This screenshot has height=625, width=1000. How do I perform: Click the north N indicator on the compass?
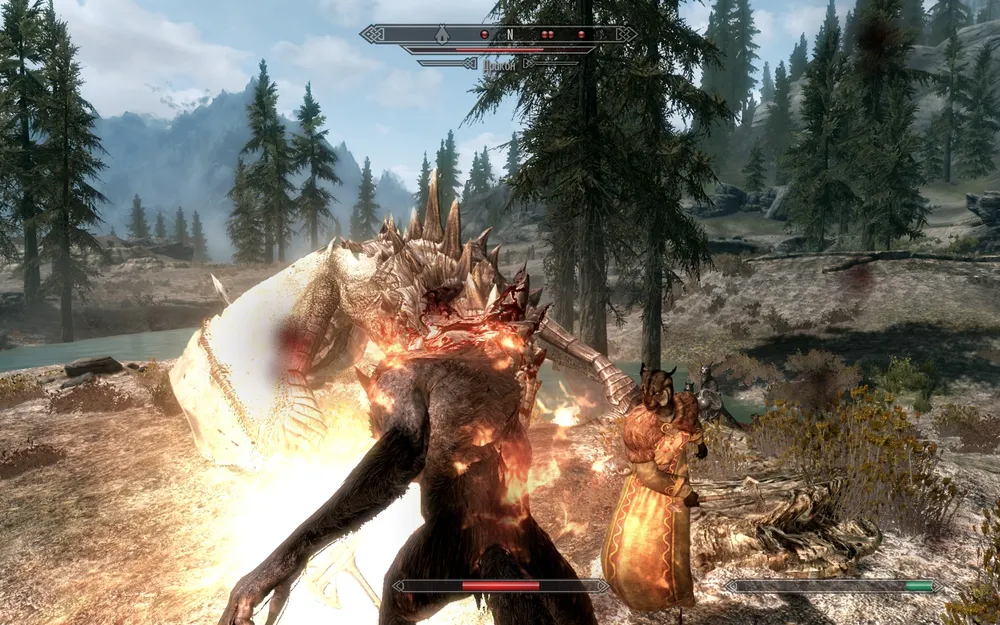point(509,34)
